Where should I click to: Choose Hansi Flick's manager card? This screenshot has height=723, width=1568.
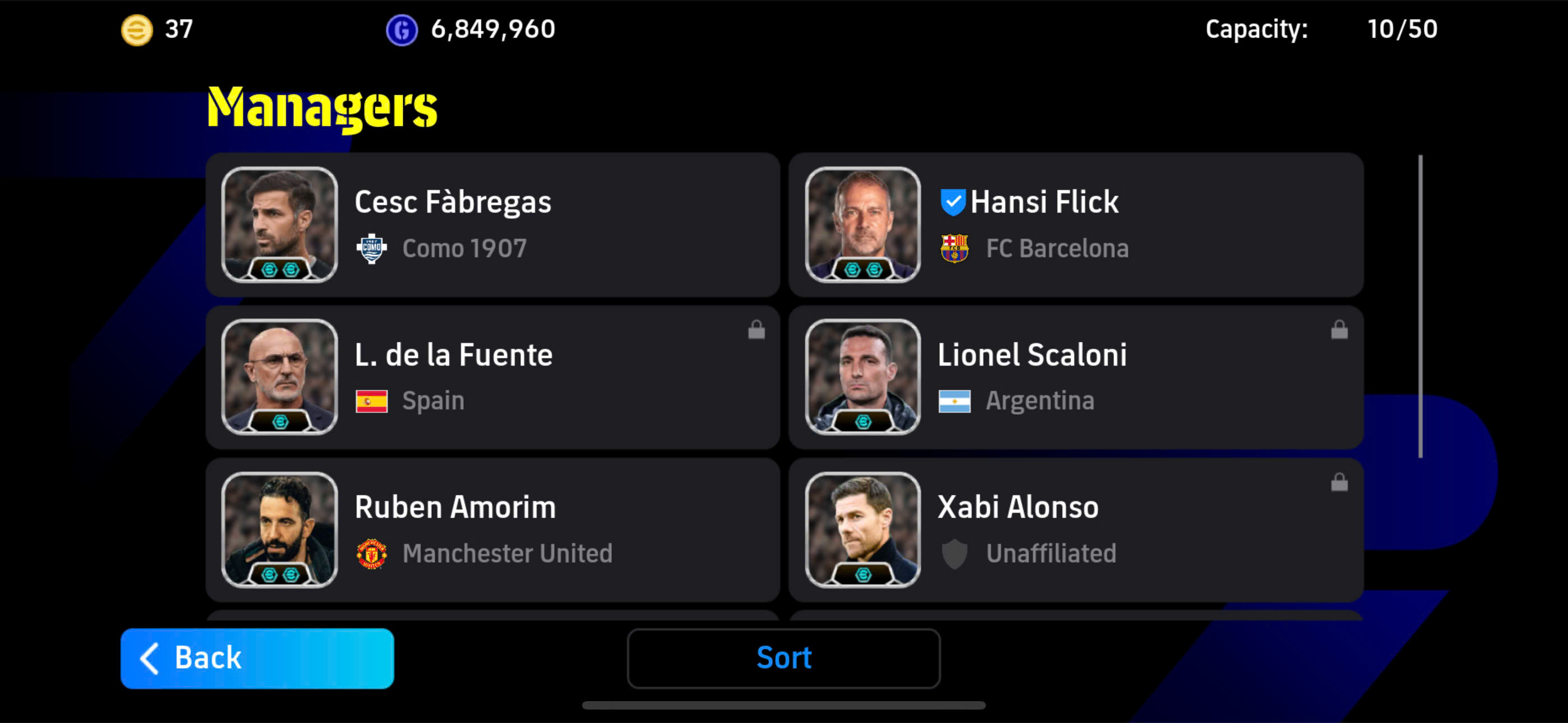coord(1076,225)
